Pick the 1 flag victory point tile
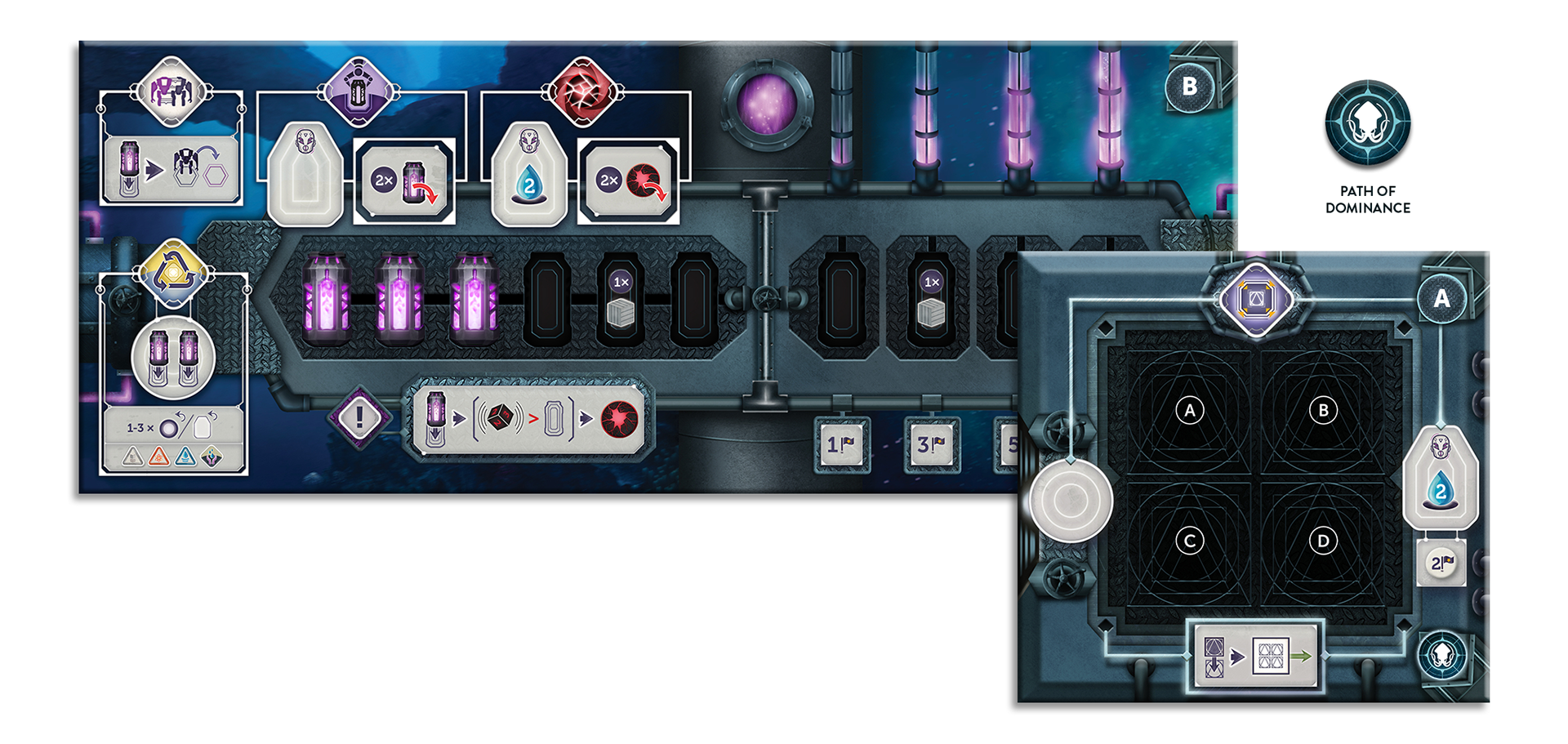Image resolution: width=1568 pixels, height=744 pixels. coord(841,445)
